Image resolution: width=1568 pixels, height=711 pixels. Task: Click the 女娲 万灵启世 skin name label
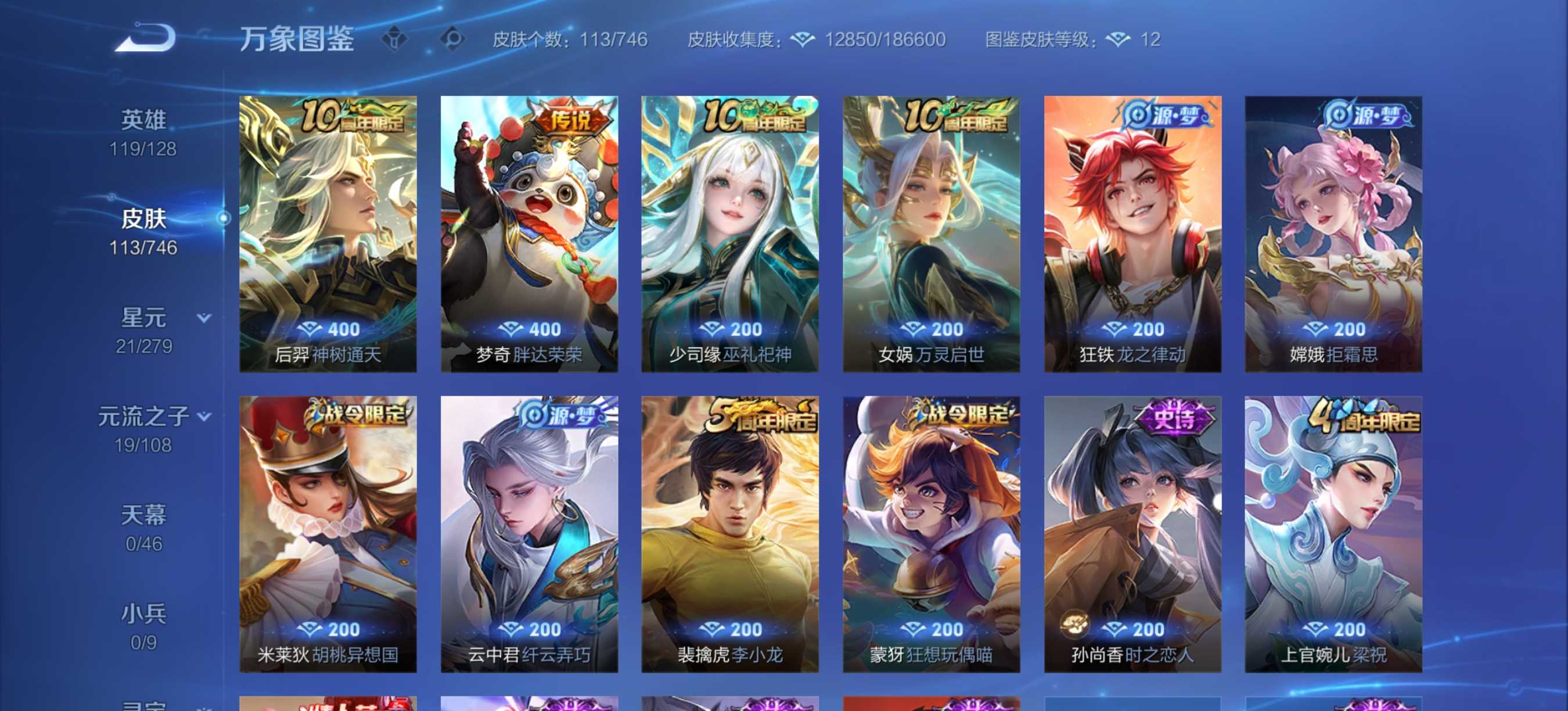tap(934, 357)
